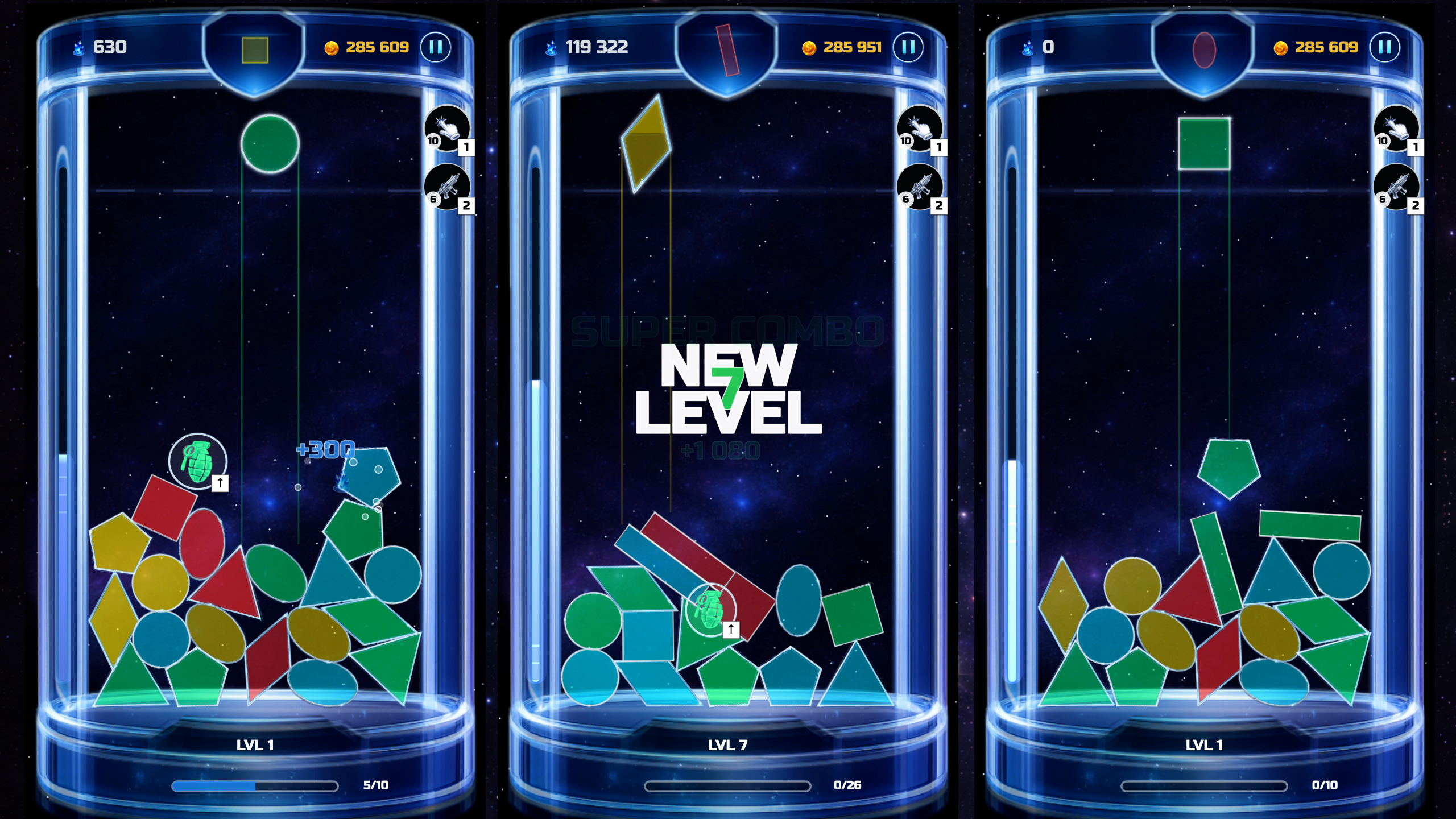The height and width of the screenshot is (819, 1456).
Task: Pause the left game
Action: (435, 48)
